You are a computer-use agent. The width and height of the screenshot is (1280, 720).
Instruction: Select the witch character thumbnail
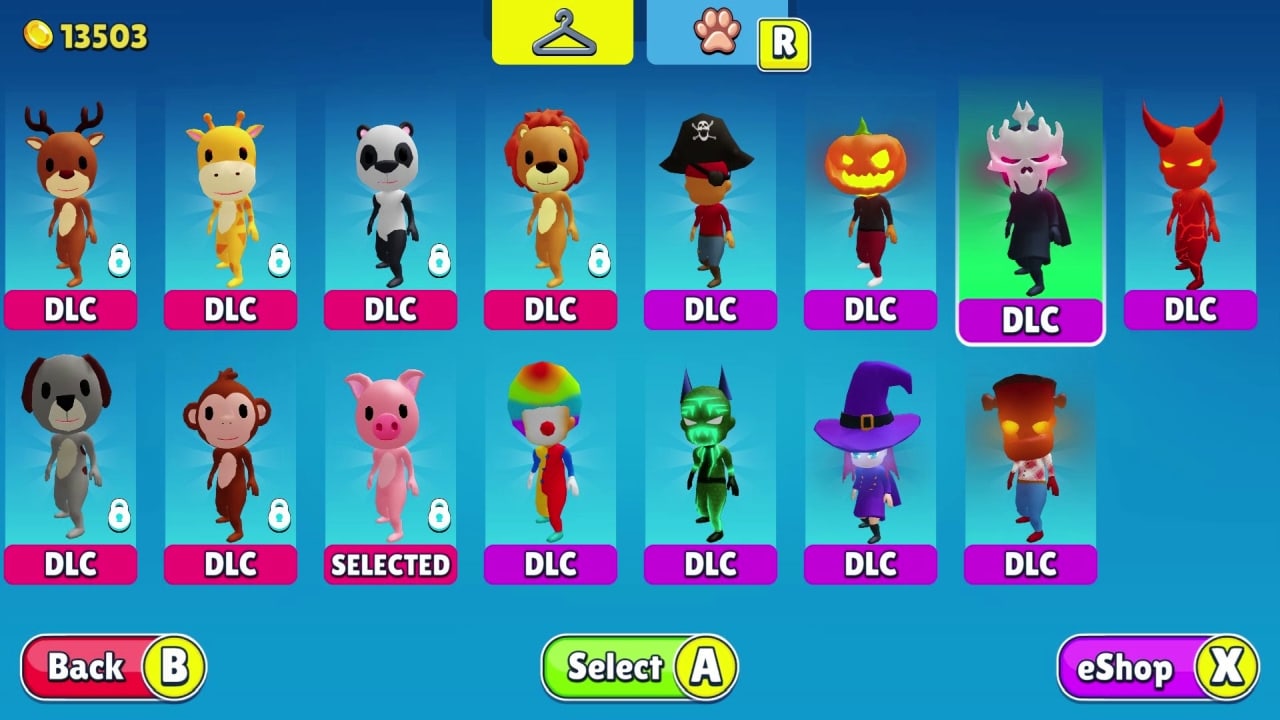pyautogui.click(x=870, y=455)
